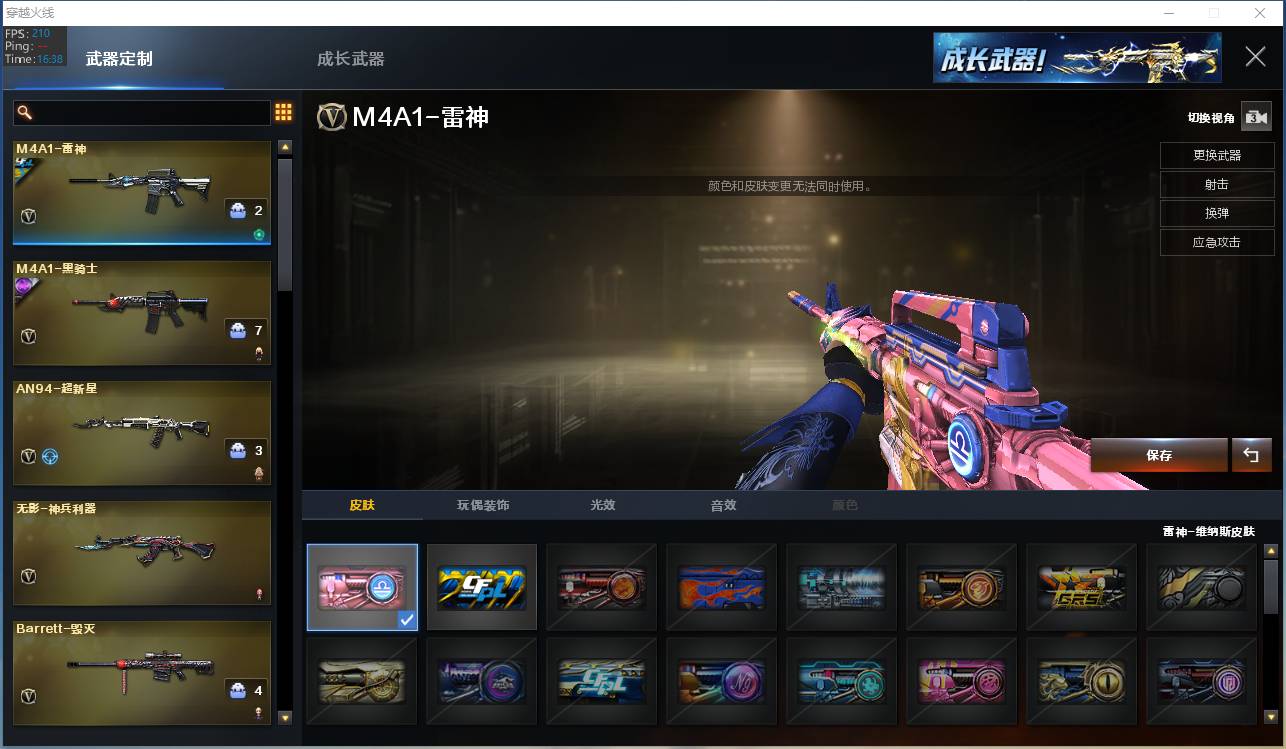
Task: Toggle the orange grid view icon
Action: coord(283,112)
